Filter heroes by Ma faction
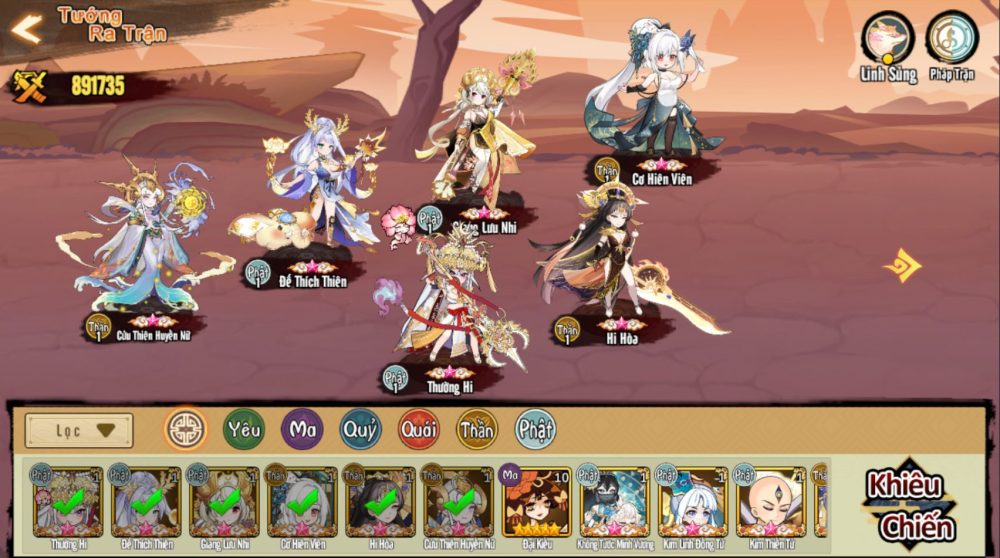Viewport: 1000px width, 558px height. pos(302,429)
